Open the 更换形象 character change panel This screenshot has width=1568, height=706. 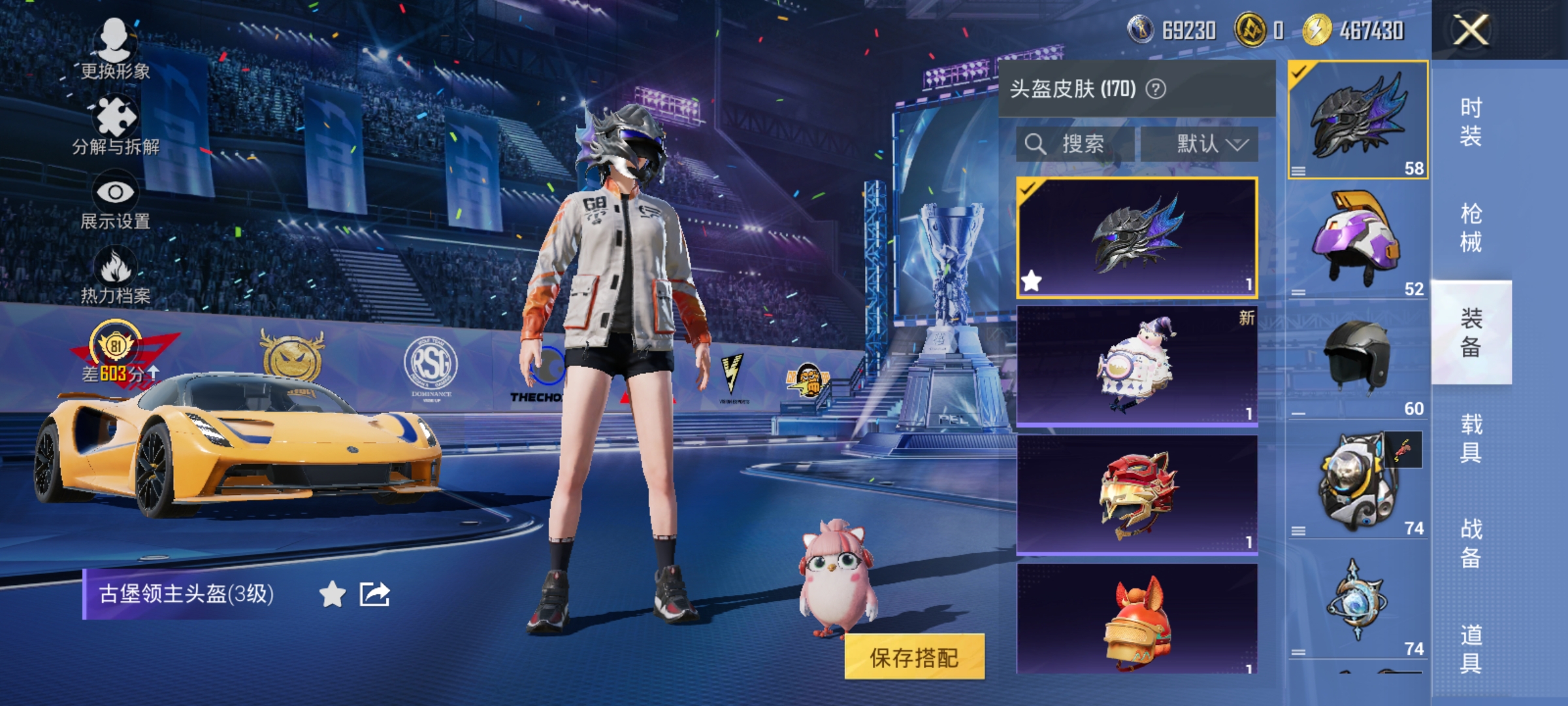[114, 49]
